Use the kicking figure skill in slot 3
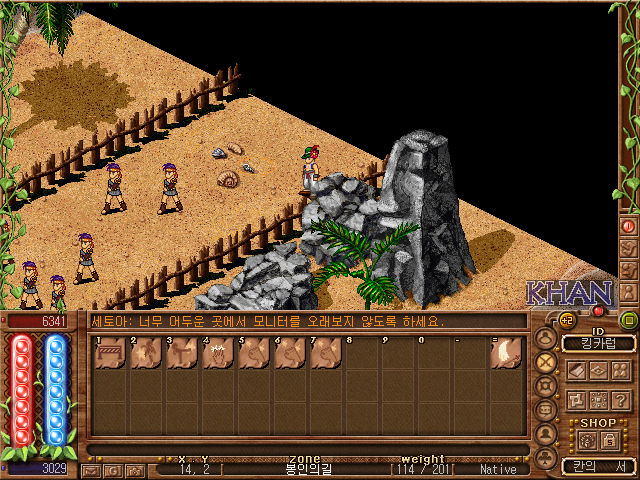 click(182, 353)
